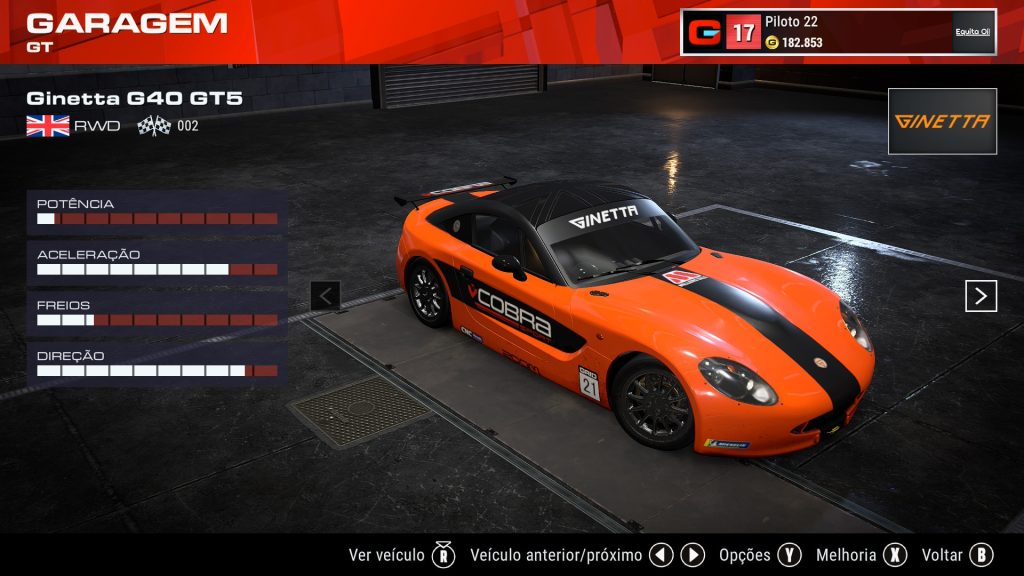
Task: Show the next vehicle with right arrow
Action: 980,296
